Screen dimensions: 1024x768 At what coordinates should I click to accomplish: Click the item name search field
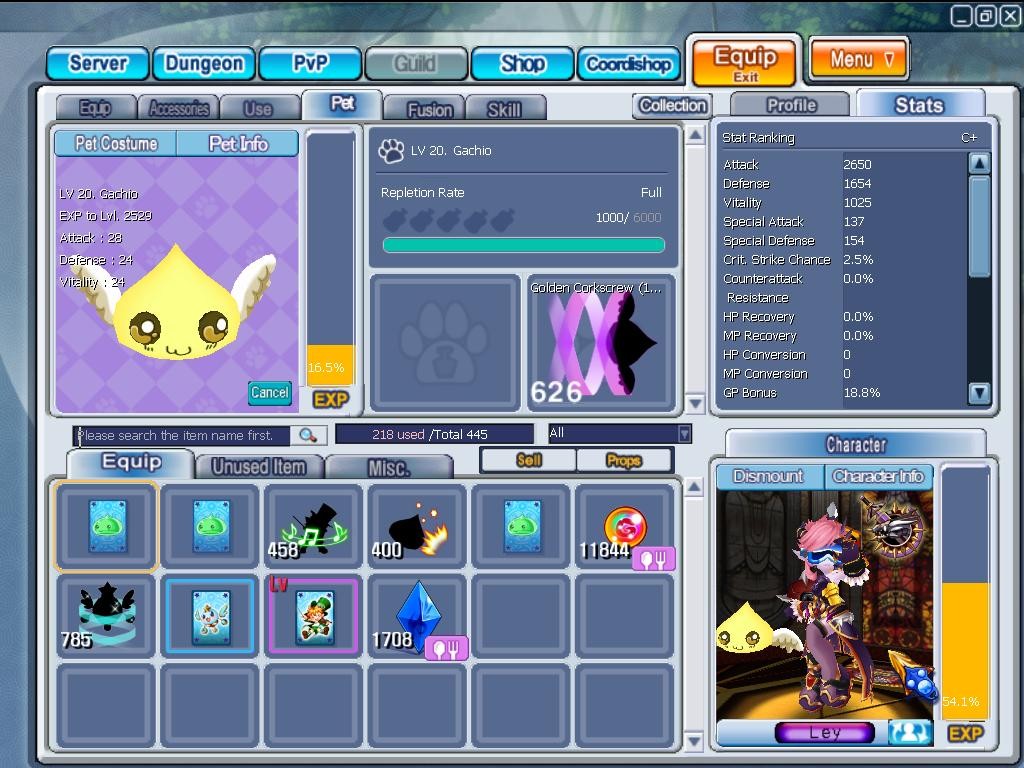[183, 435]
